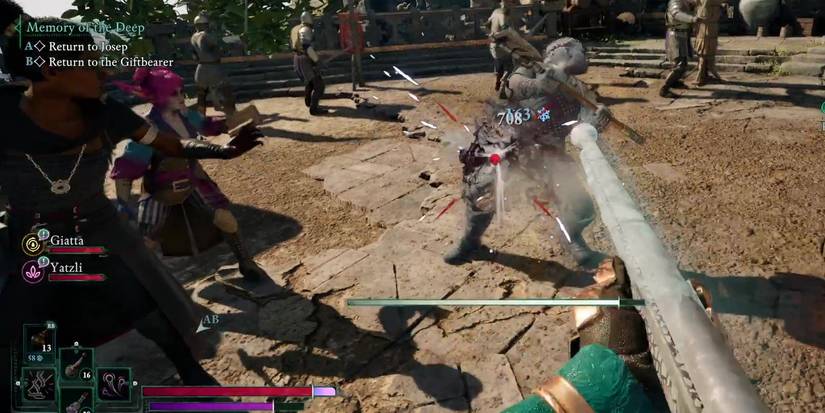Activate the pink swirling missiles ability
Image resolution: width=825 pixels, height=413 pixels.
[x=113, y=385]
